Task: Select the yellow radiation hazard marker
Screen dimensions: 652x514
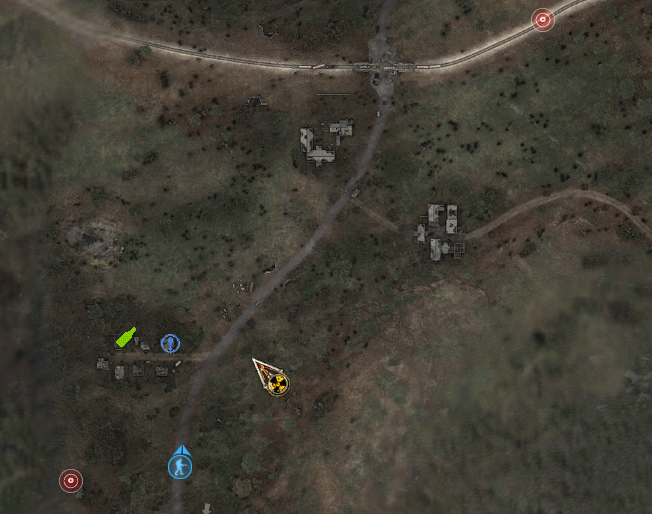Action: [x=277, y=382]
